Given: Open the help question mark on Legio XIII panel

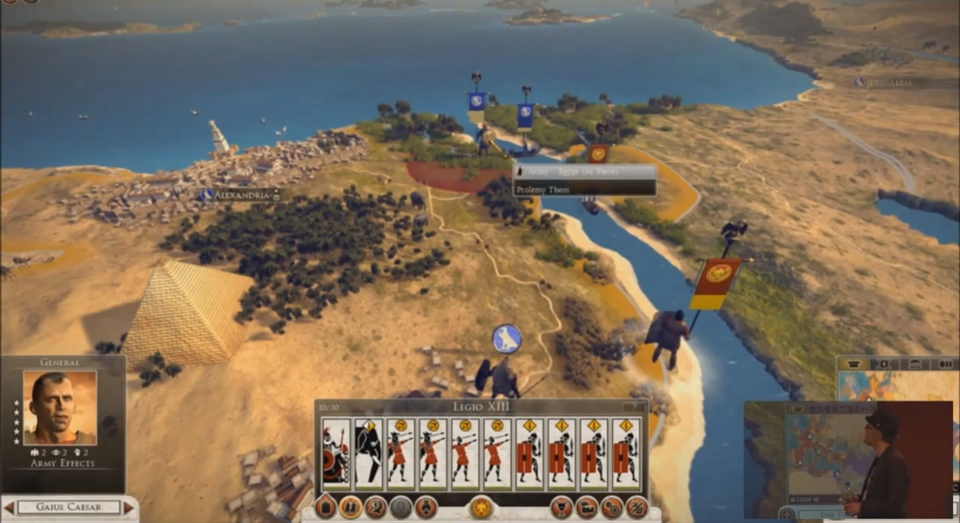Looking at the screenshot, I should pyautogui.click(x=637, y=408).
